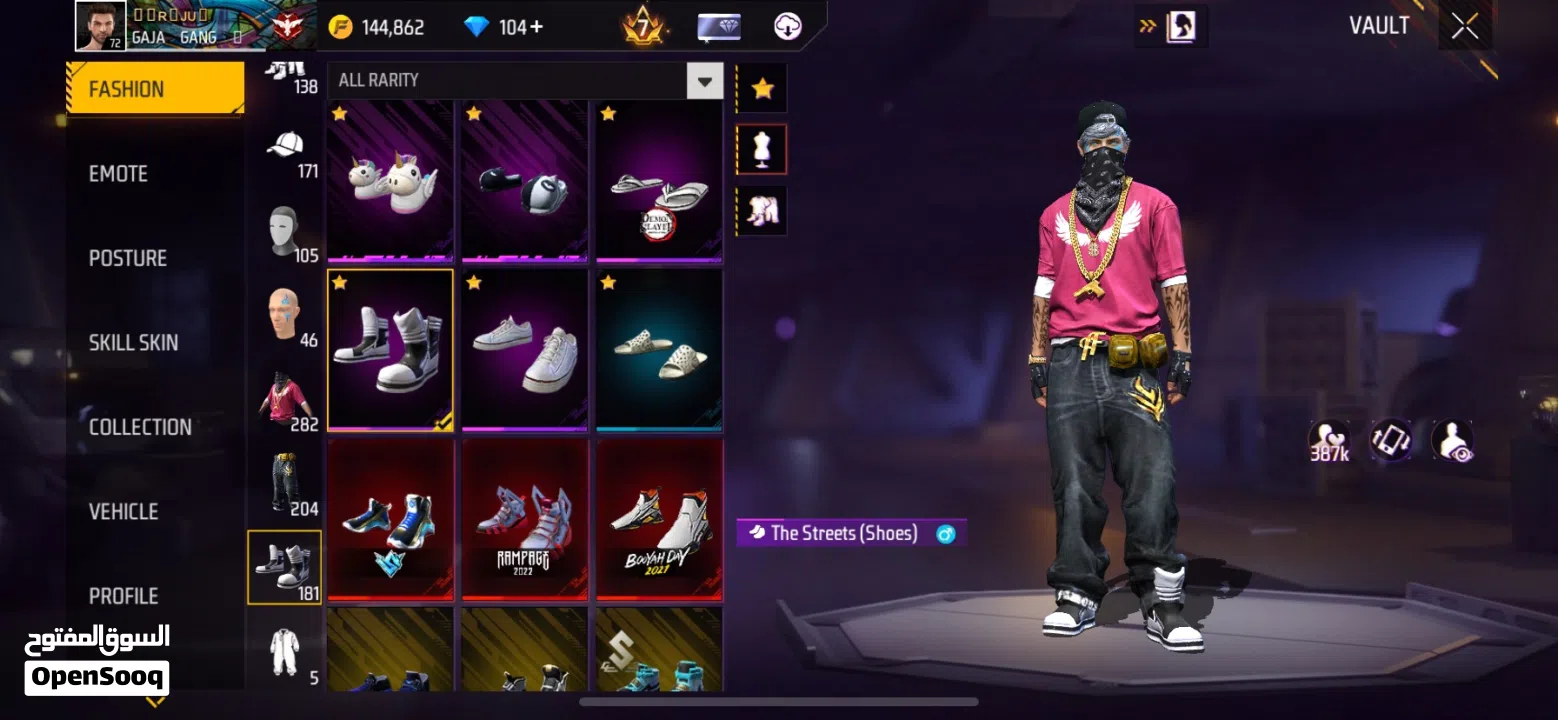Screen dimensions: 1558x720
Task: Toggle the shoes-only preview option
Action: pyautogui.click(x=761, y=209)
